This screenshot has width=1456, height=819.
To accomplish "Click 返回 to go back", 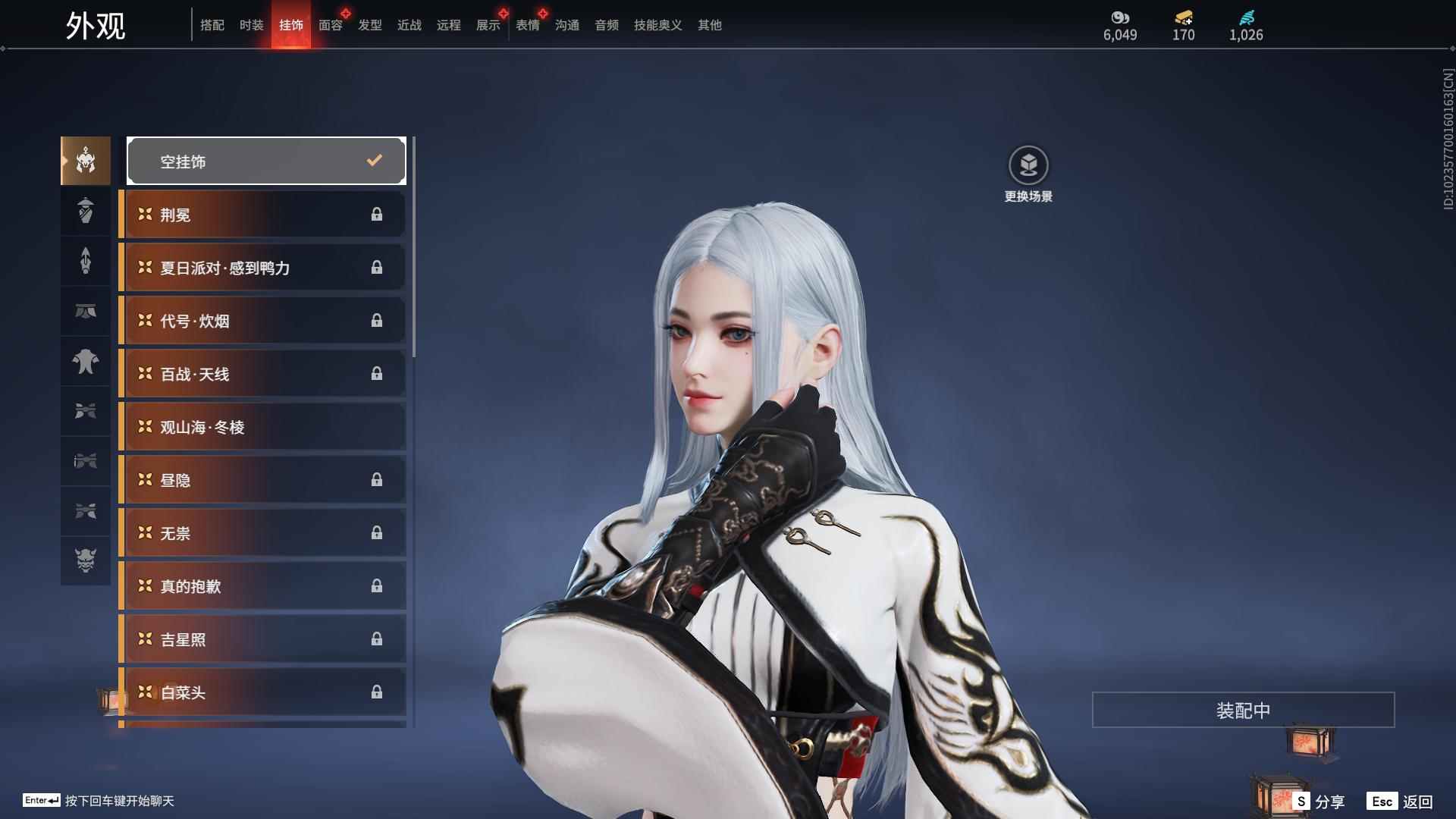I will click(1400, 802).
